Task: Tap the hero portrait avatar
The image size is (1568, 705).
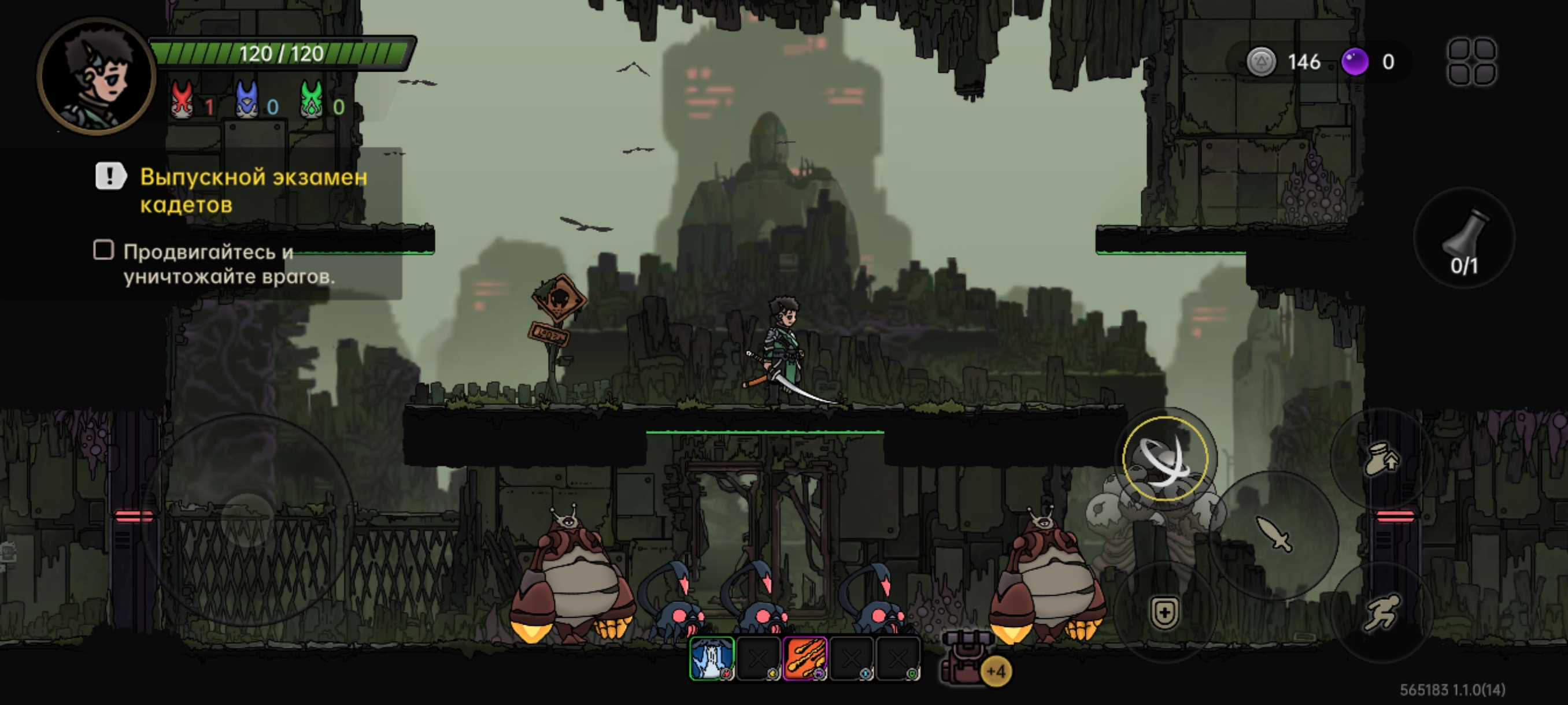Action: coord(96,76)
